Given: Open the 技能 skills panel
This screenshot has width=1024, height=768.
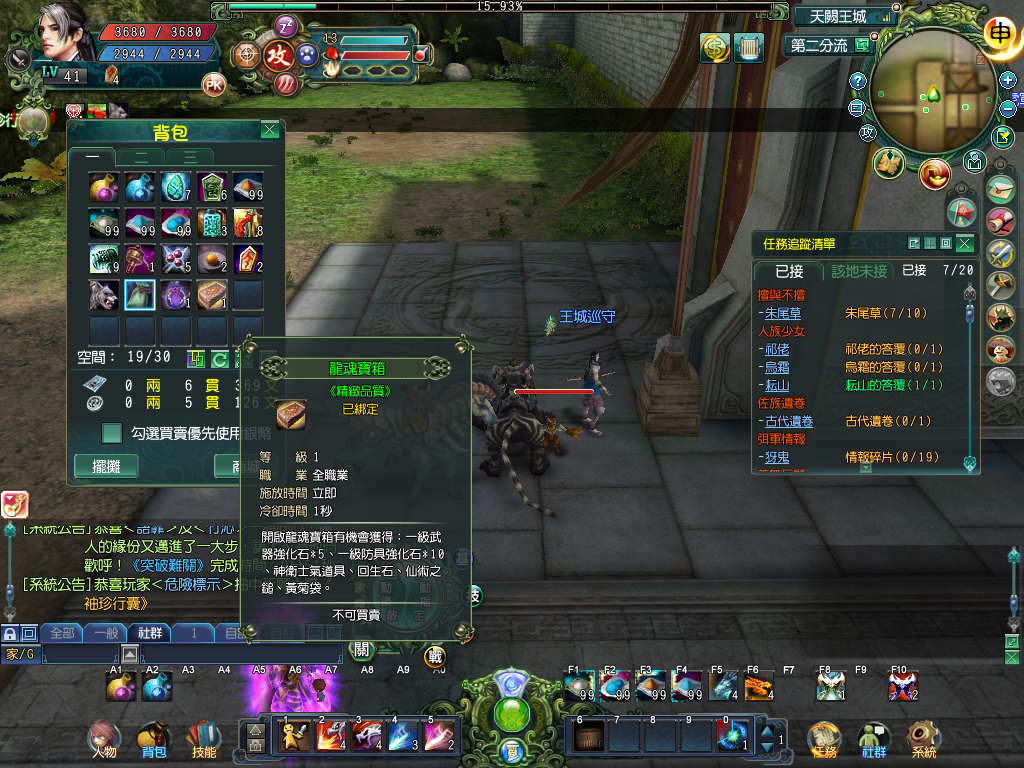Looking at the screenshot, I should (x=203, y=738).
